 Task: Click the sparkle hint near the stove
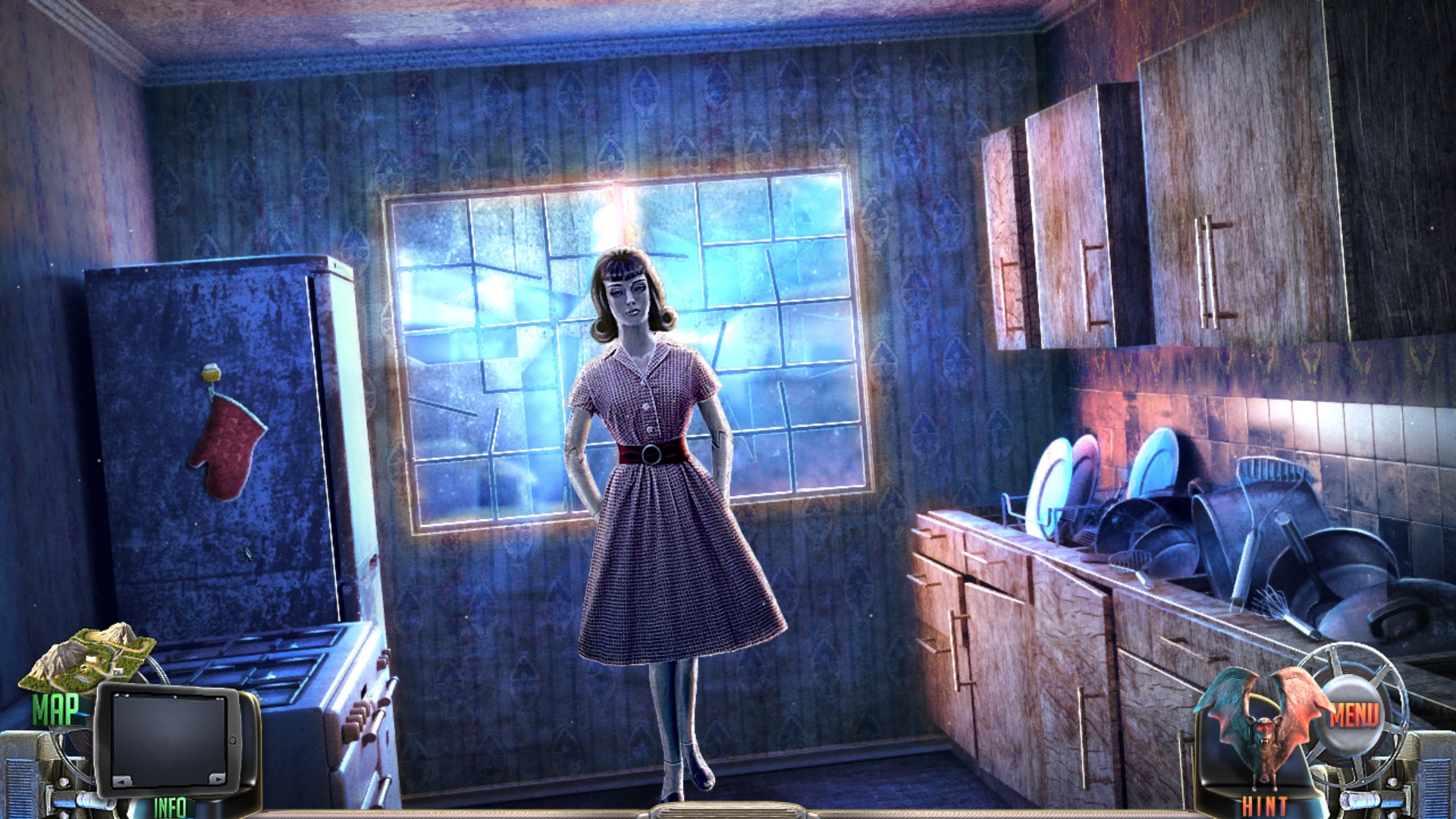pyautogui.click(x=245, y=554)
